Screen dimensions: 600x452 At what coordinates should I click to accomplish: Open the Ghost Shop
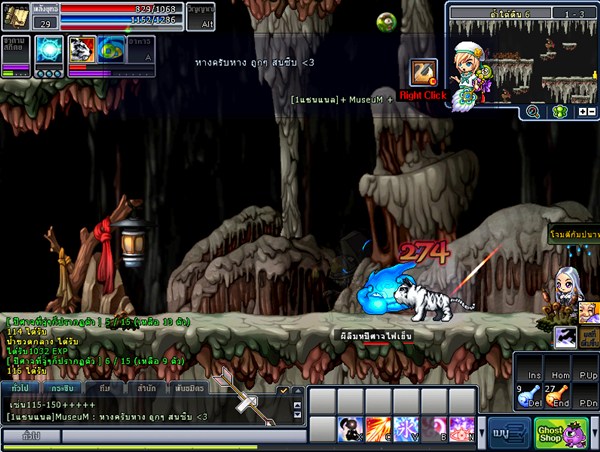(551, 434)
